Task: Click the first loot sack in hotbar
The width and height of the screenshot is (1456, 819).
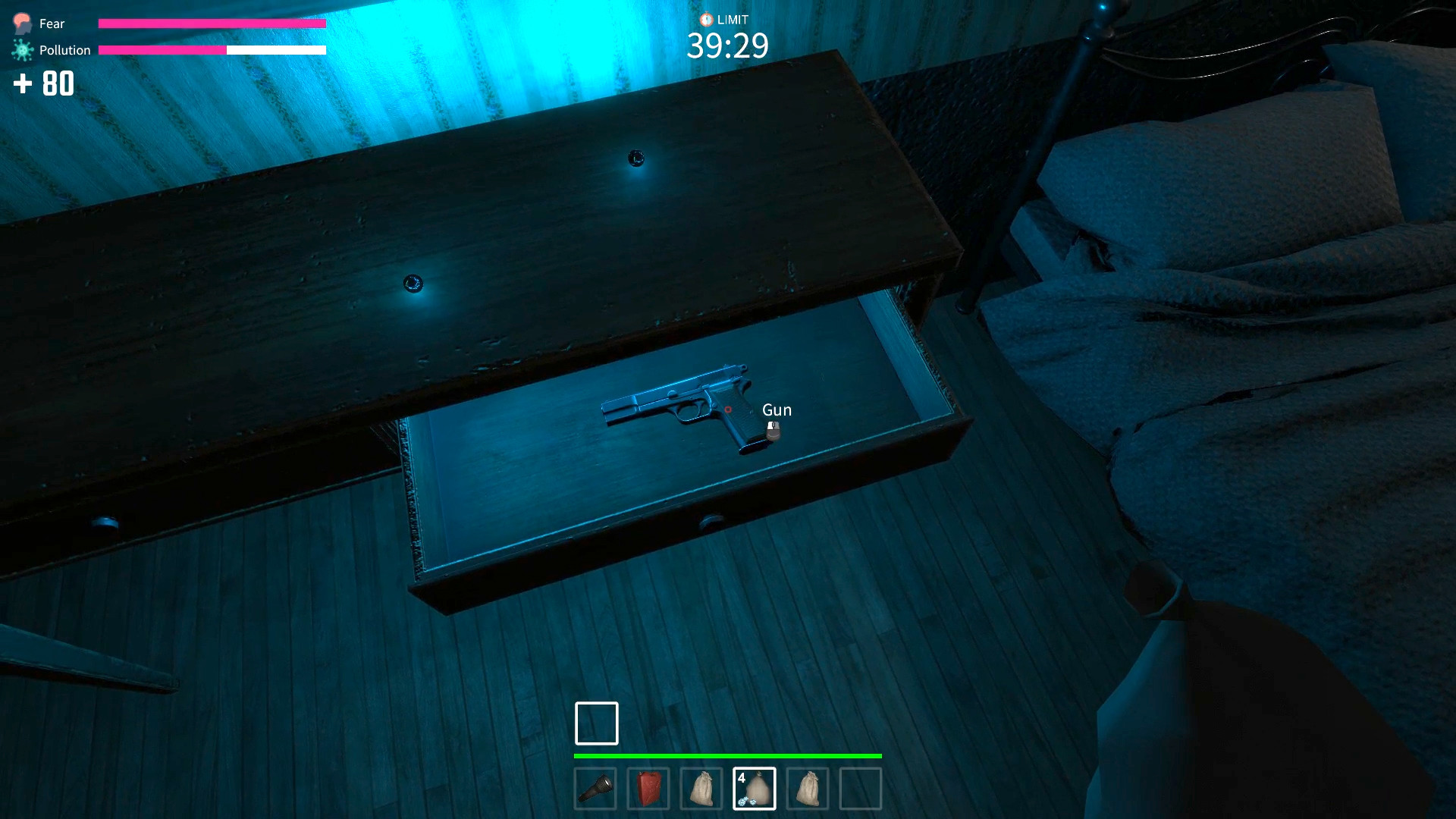Action: coord(703,789)
